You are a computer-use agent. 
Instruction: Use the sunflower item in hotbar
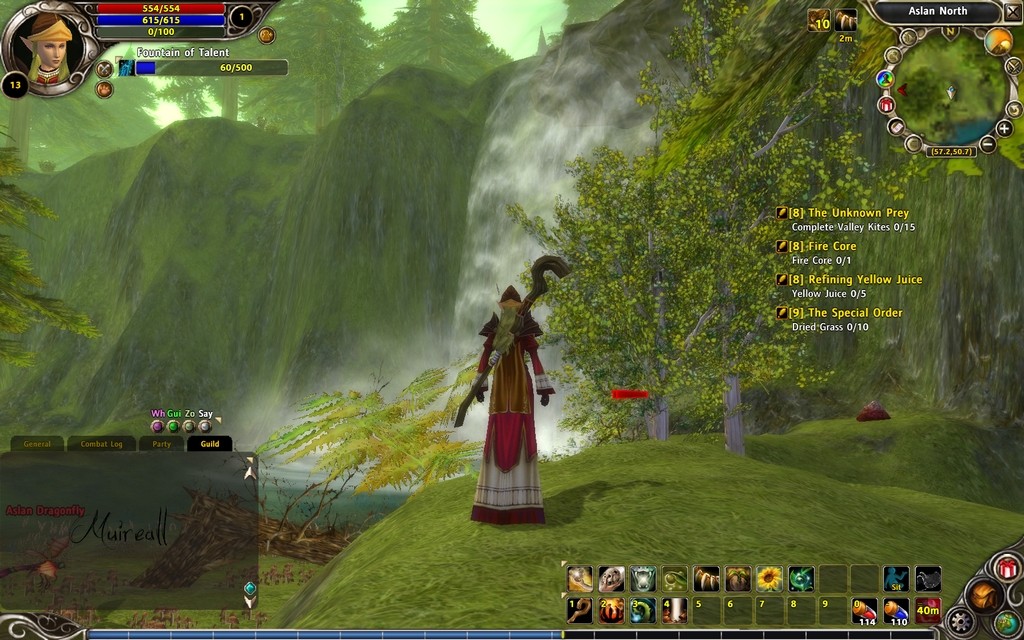point(769,578)
